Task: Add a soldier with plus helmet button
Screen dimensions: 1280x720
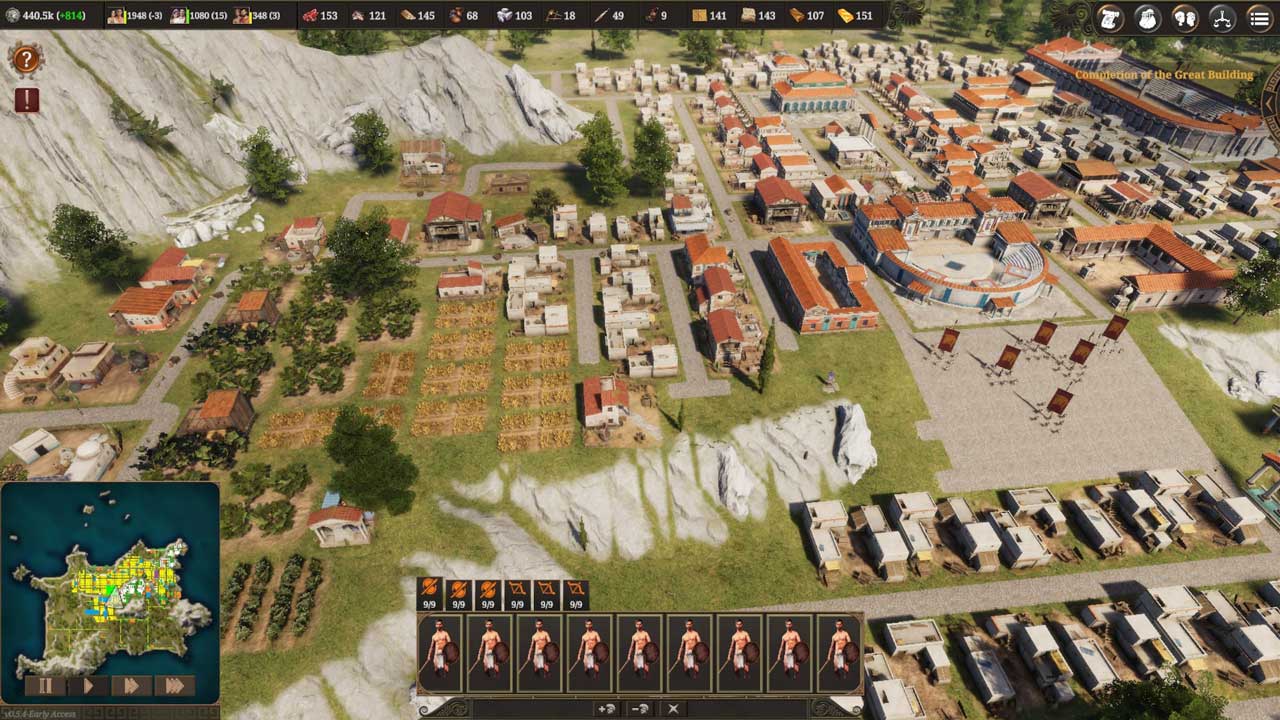Action: (606, 709)
